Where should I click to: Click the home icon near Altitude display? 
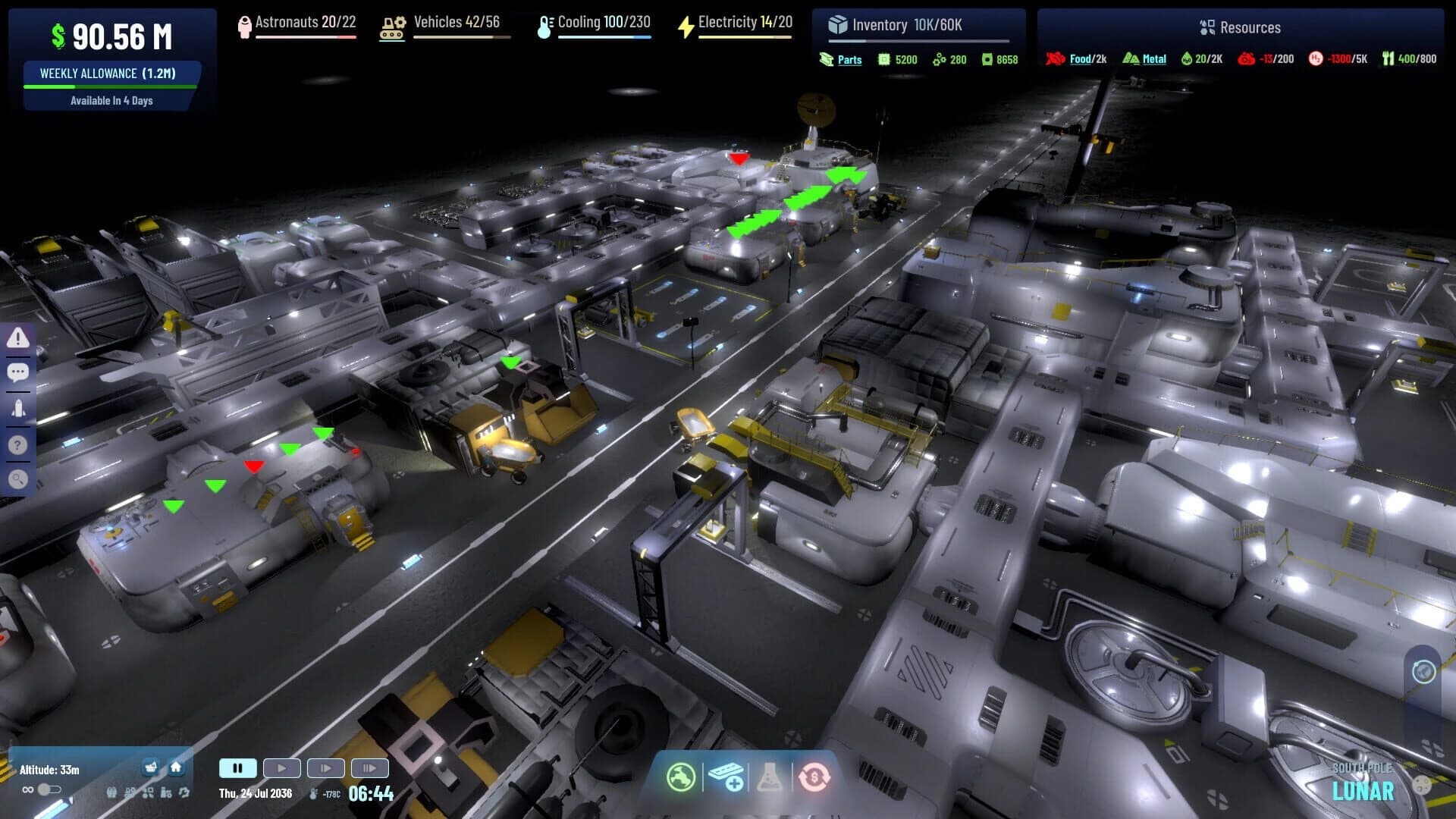[x=175, y=767]
